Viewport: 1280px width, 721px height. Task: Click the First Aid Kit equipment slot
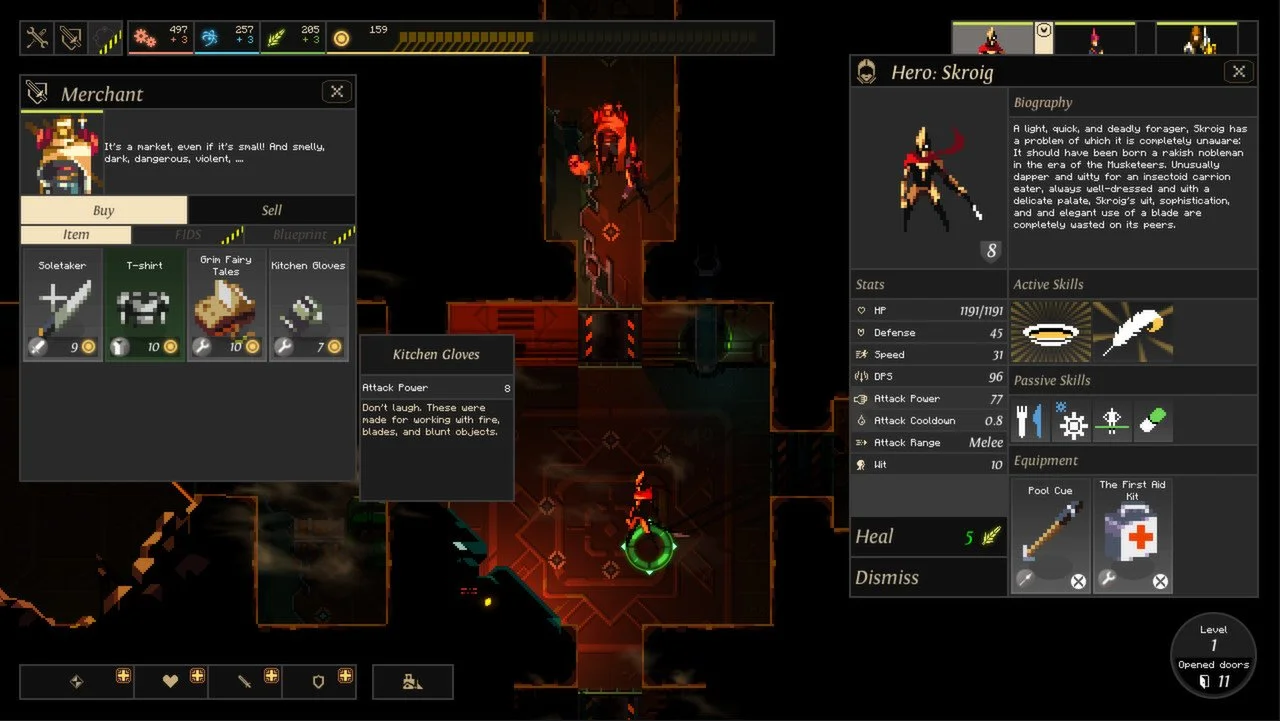point(1132,535)
